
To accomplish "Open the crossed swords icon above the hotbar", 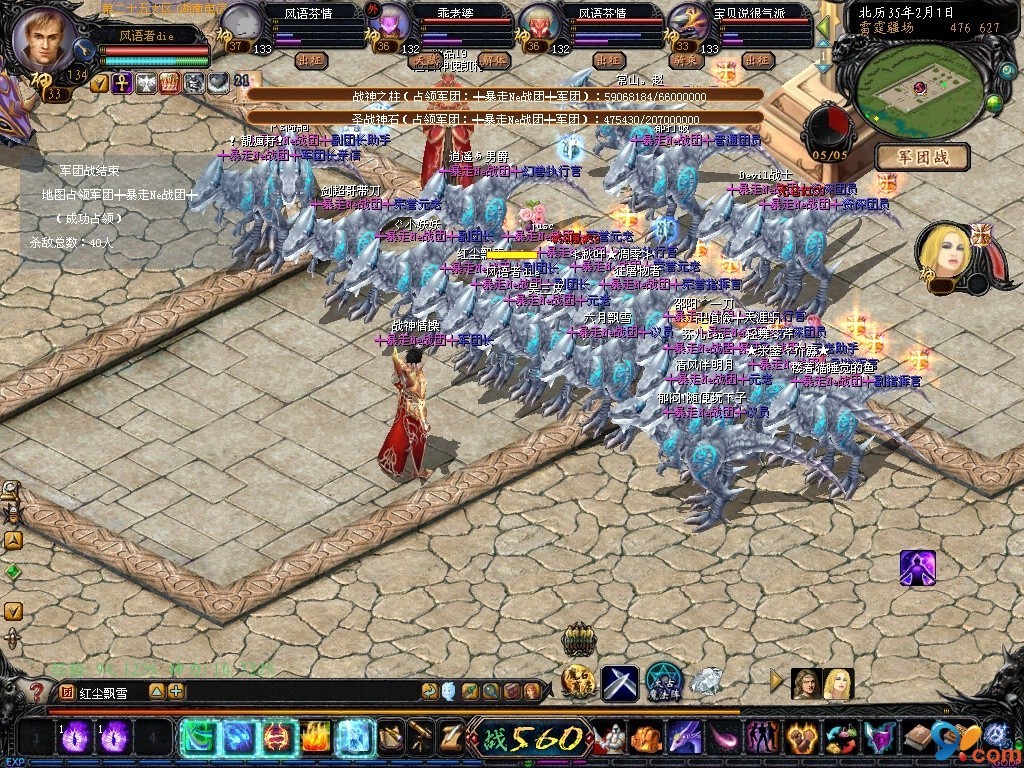I will click(620, 682).
